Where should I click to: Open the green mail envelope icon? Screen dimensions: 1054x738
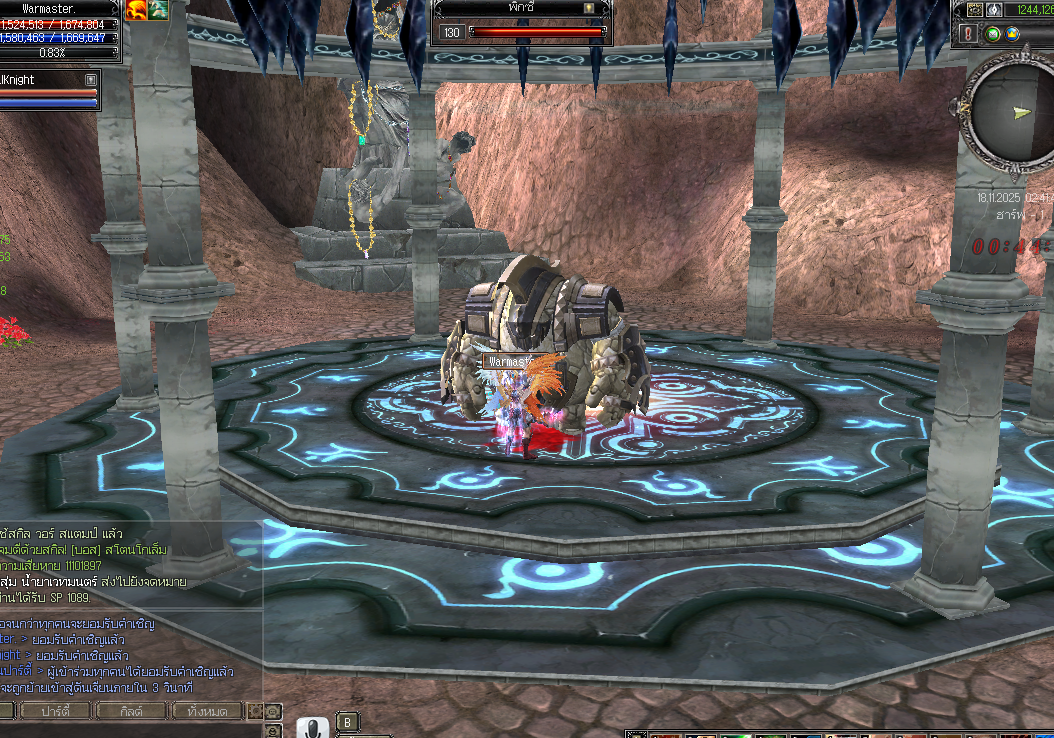(x=992, y=34)
